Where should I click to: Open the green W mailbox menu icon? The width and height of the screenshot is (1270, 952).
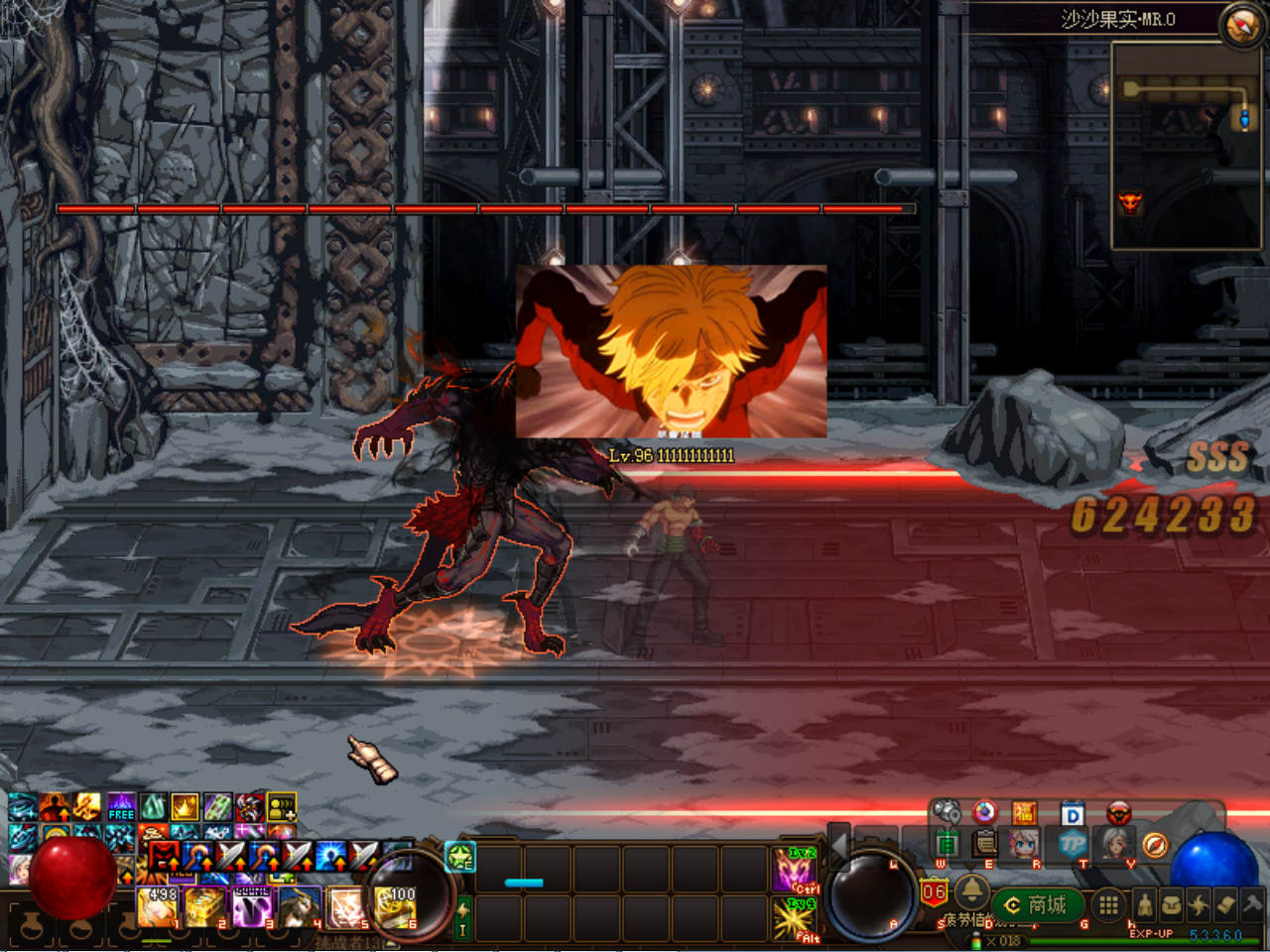[x=949, y=845]
